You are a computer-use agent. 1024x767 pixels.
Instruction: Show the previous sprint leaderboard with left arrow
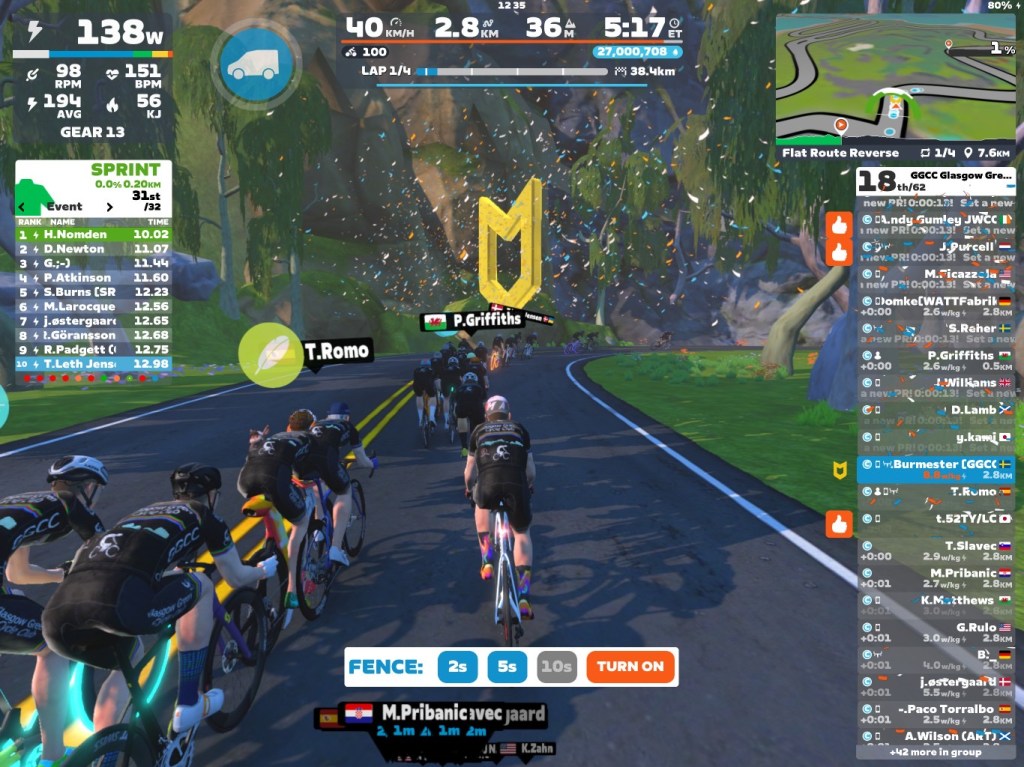click(x=23, y=207)
